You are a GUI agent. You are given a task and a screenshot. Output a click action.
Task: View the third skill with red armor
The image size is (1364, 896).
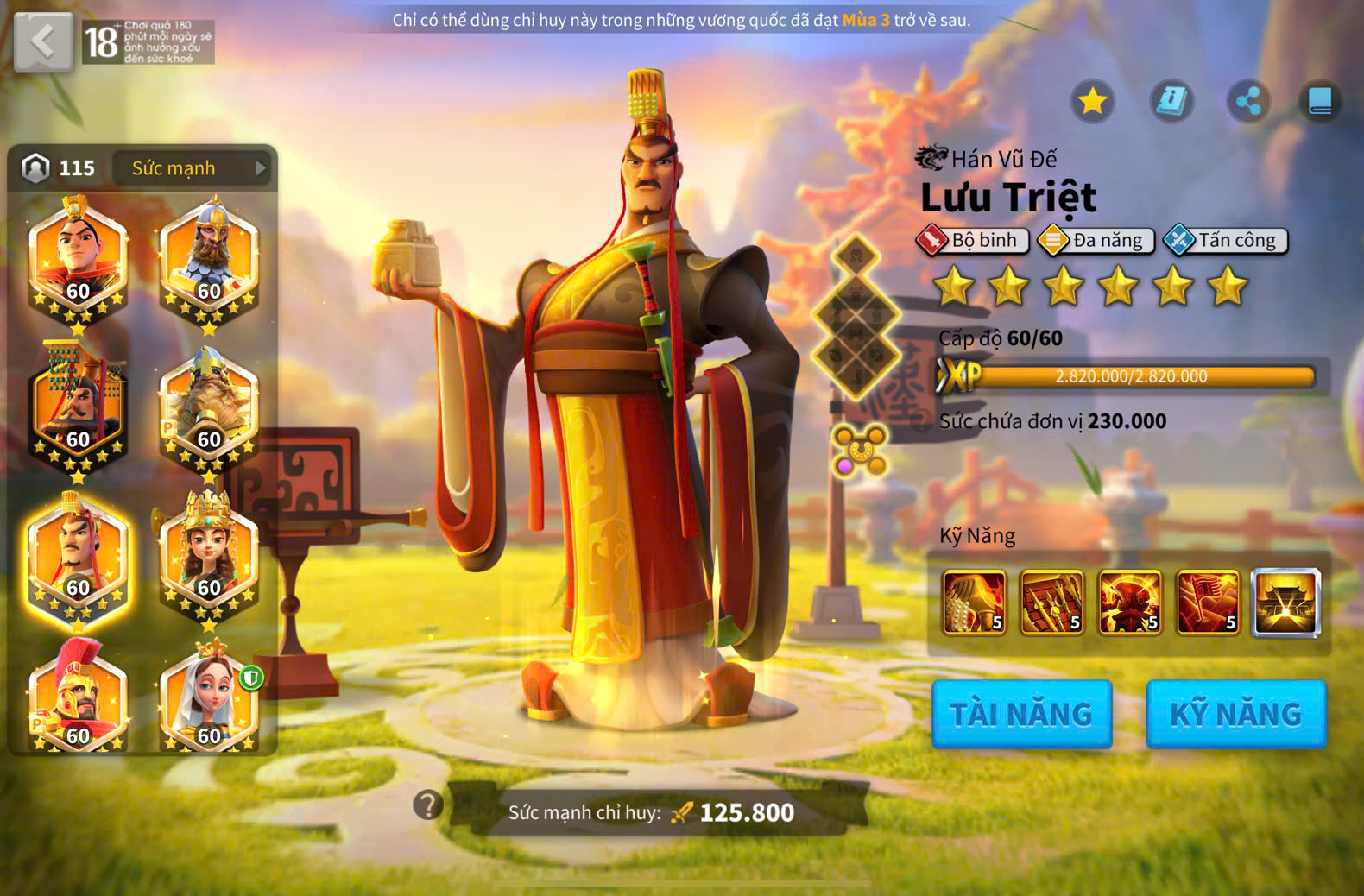pyautogui.click(x=1129, y=603)
